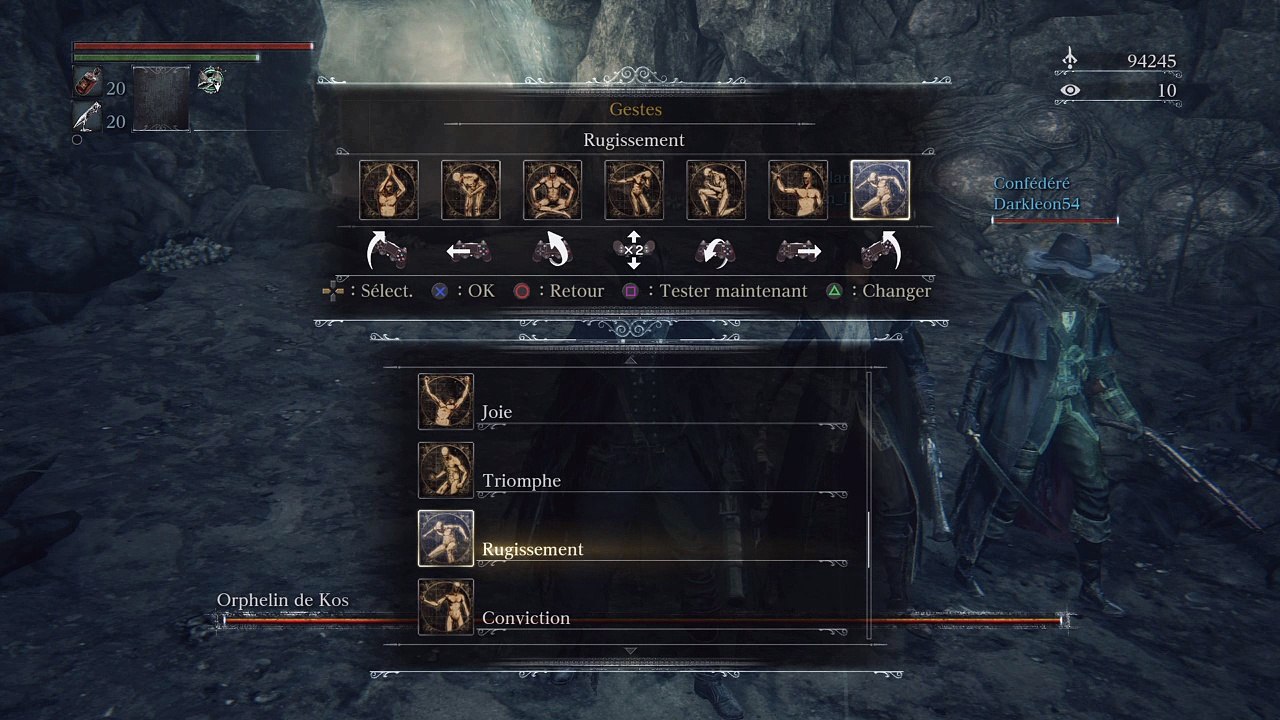Select the cross-legged sitting gesture slot
This screenshot has width=1280, height=720.
point(553,190)
